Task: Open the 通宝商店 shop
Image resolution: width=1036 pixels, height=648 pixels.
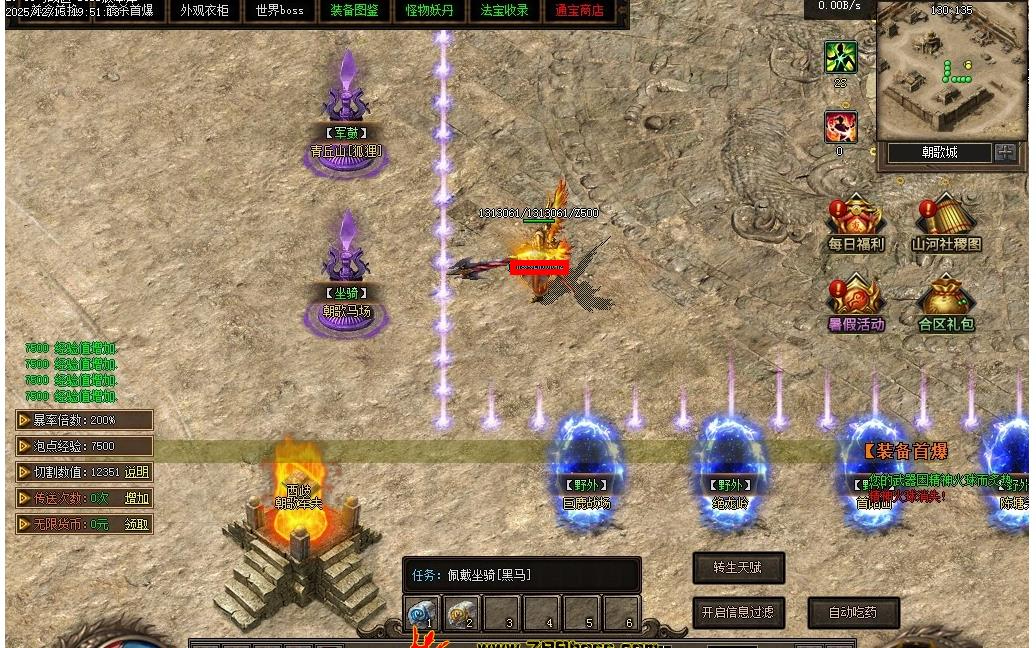Action: coord(579,11)
